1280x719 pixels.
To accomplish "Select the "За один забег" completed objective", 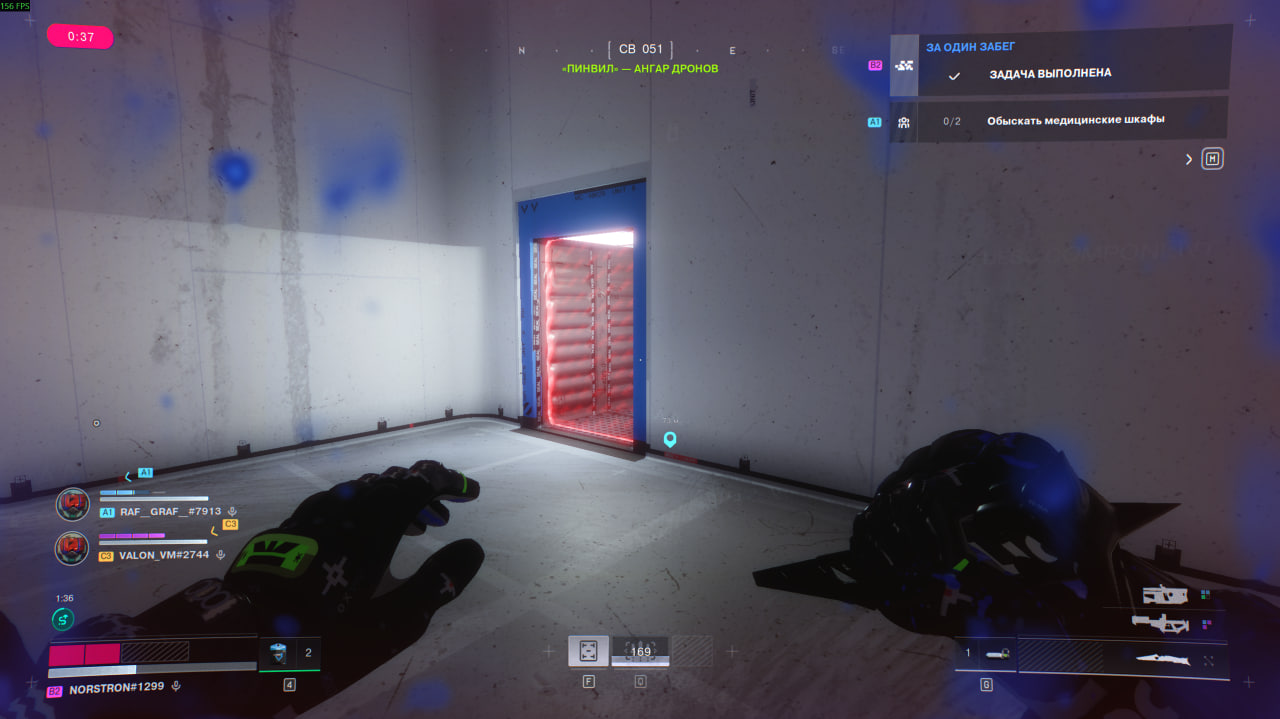I will (x=1050, y=73).
